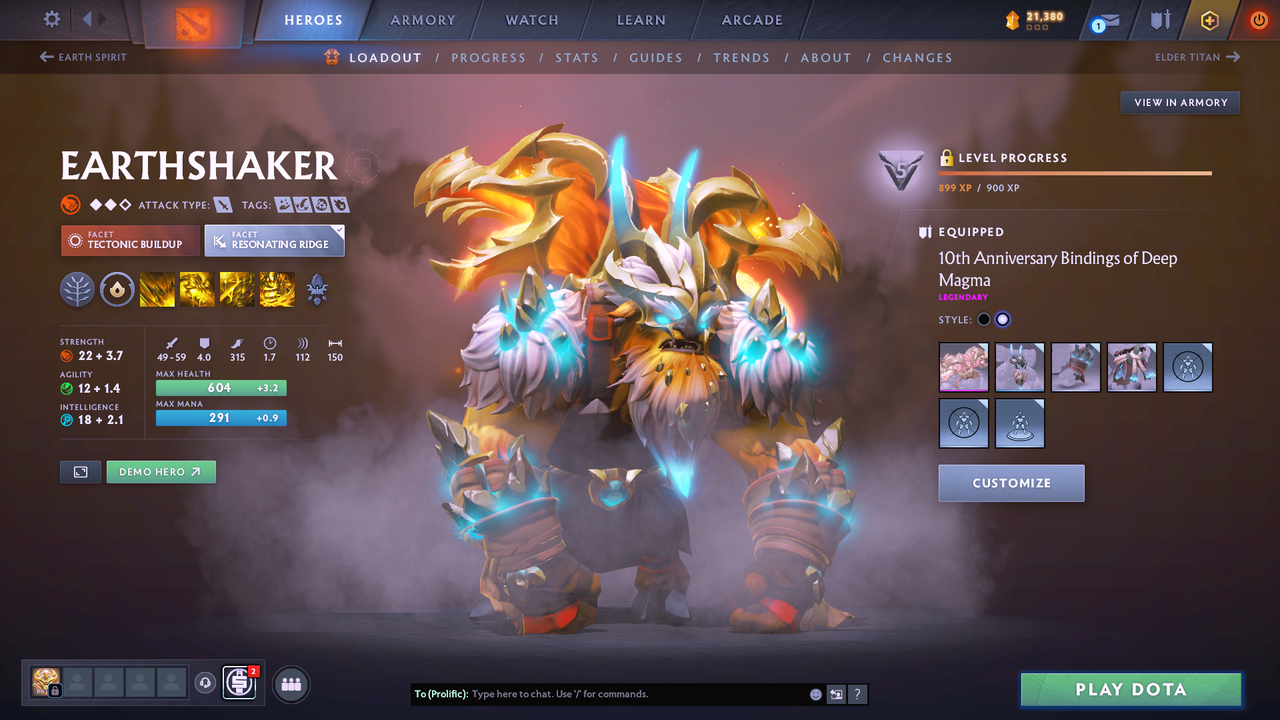
Task: Expand the loadout fullscreen preview icon
Action: pos(80,471)
